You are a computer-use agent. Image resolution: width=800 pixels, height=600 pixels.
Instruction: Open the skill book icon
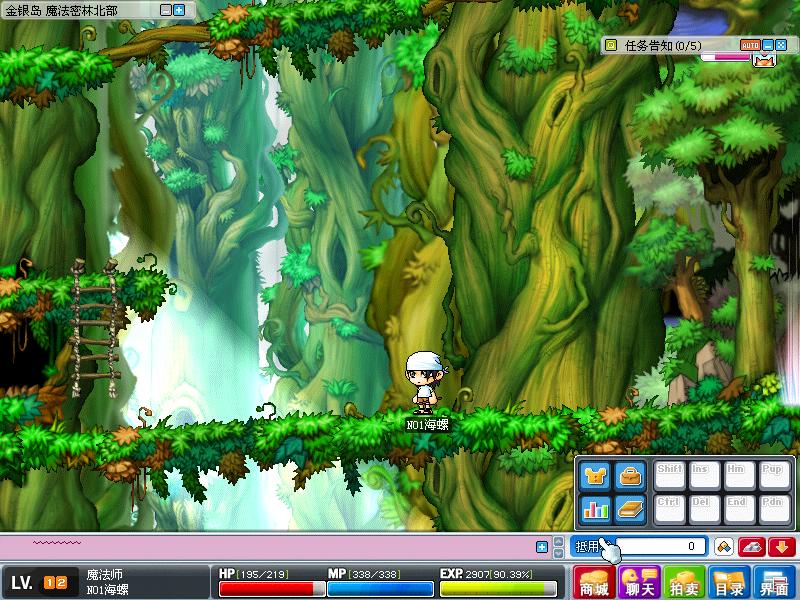(629, 508)
